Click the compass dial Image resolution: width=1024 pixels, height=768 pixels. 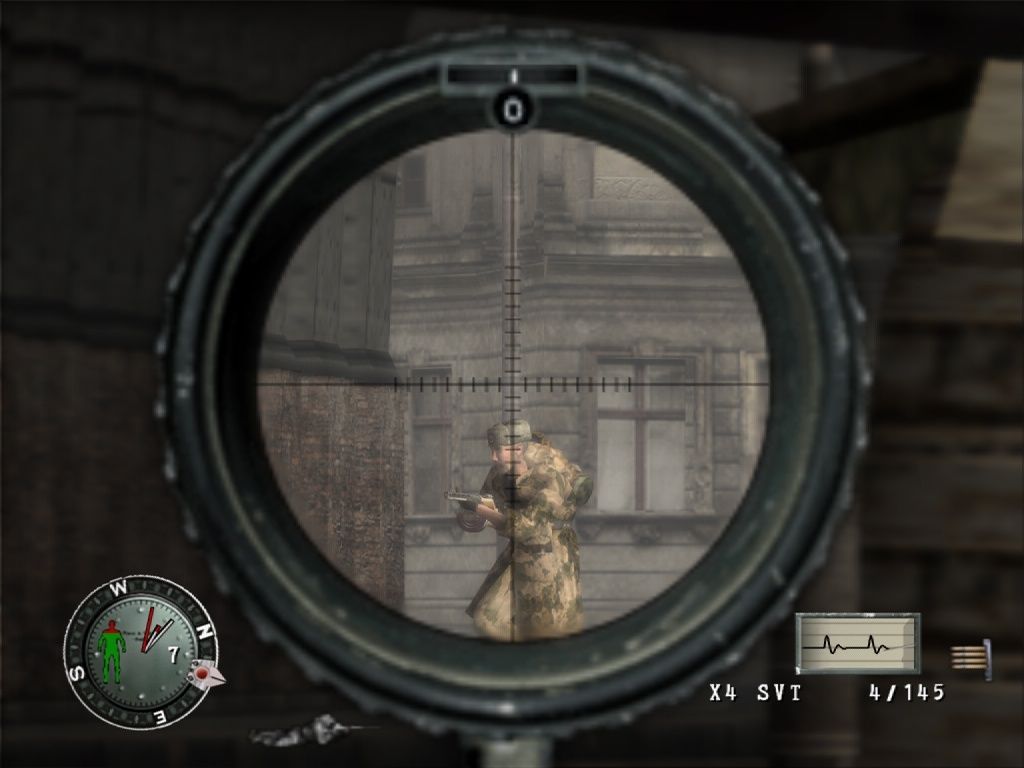tap(139, 651)
